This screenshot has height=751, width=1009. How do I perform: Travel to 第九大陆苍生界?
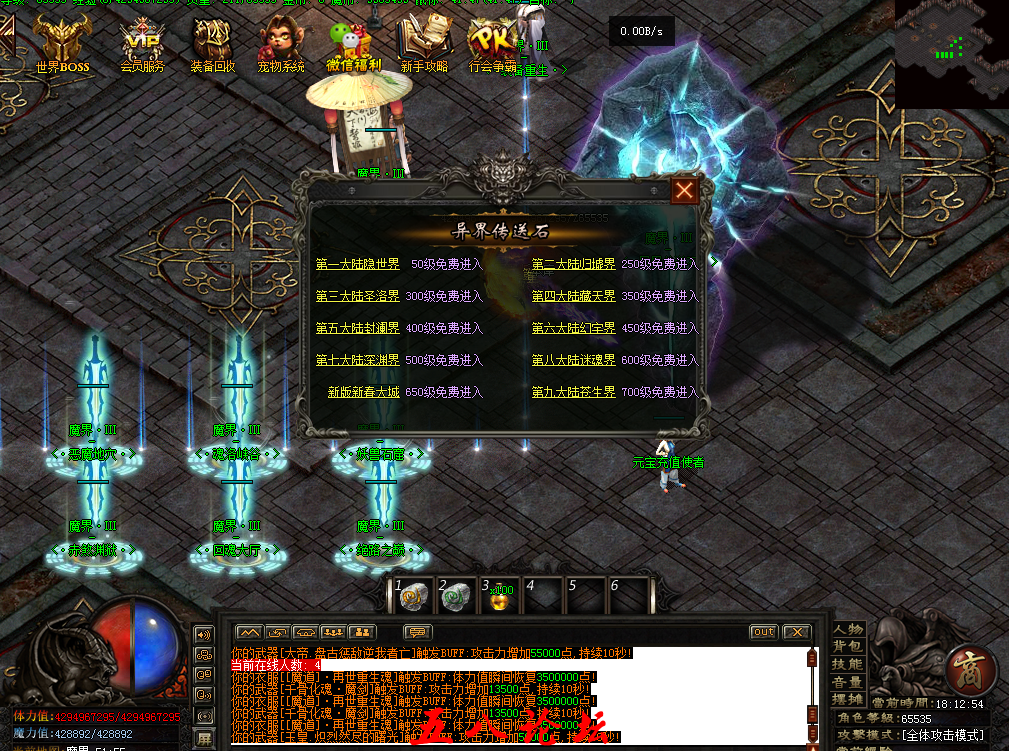point(573,392)
